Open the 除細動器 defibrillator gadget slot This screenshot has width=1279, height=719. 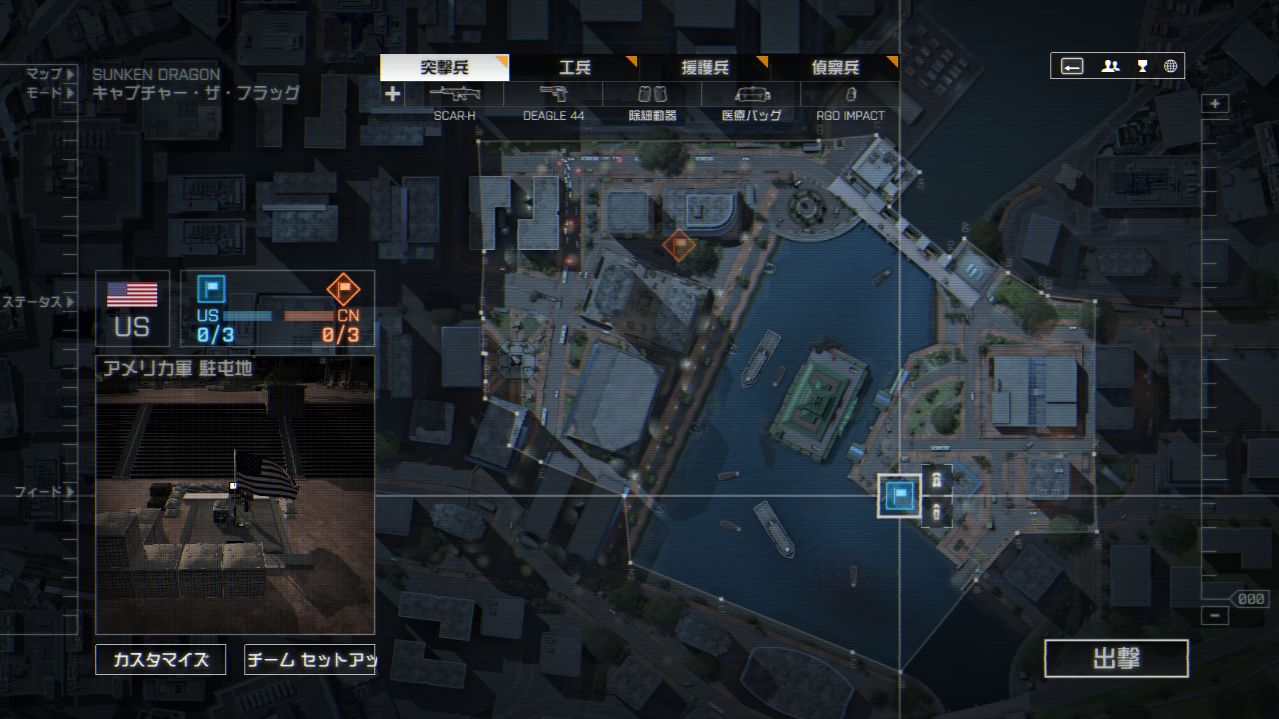pos(652,101)
